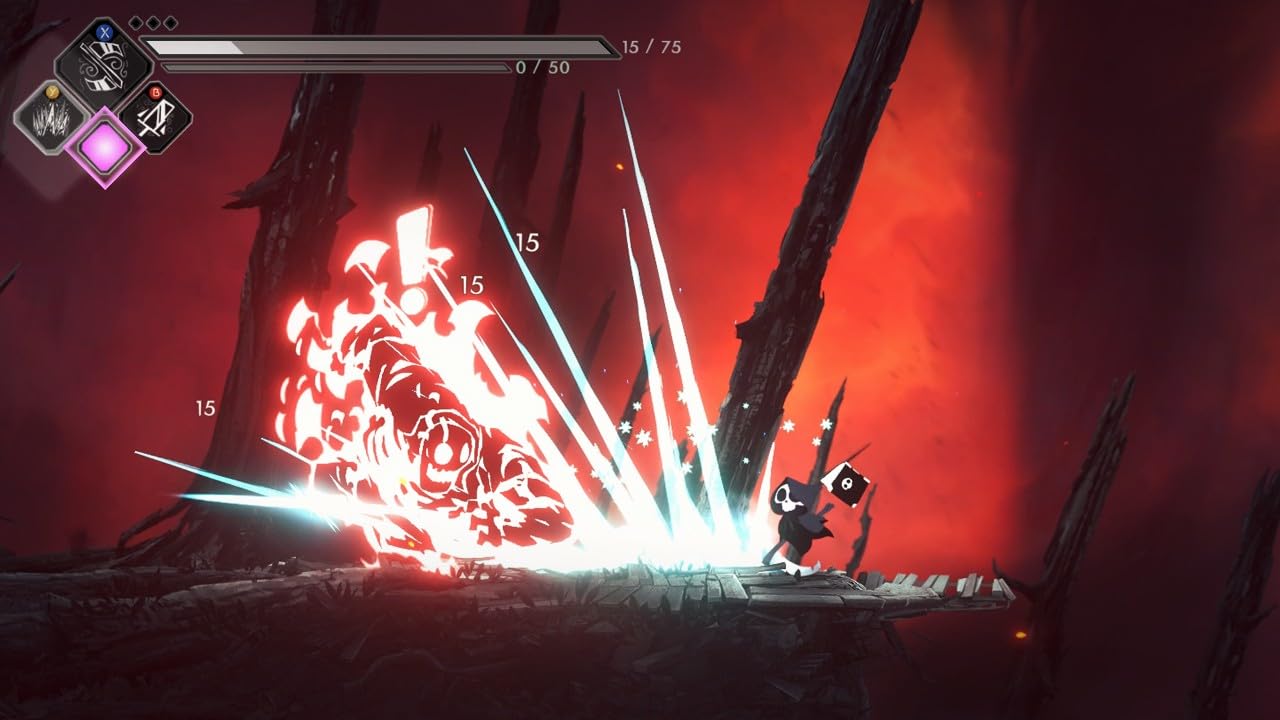Select the X-button scythe weapon icon
Image resolution: width=1280 pixels, height=720 pixels.
click(101, 64)
